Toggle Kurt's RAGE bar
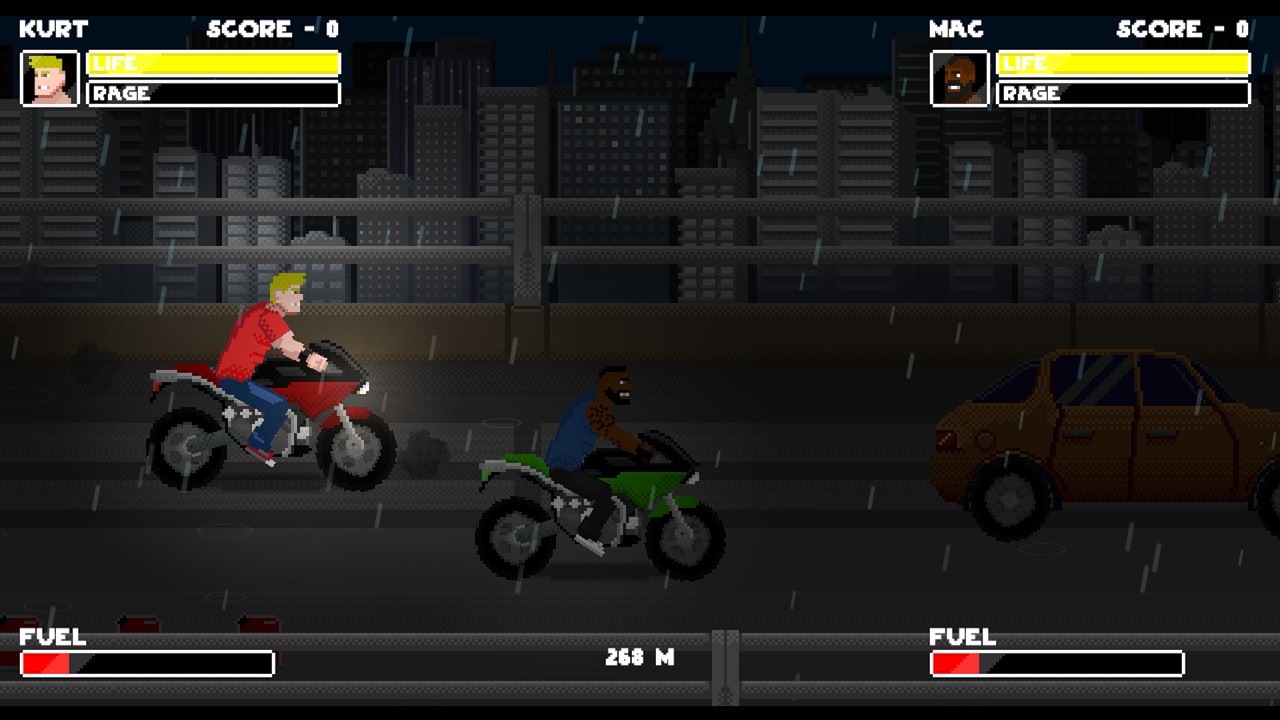Viewport: 1280px width, 720px height. [213, 93]
